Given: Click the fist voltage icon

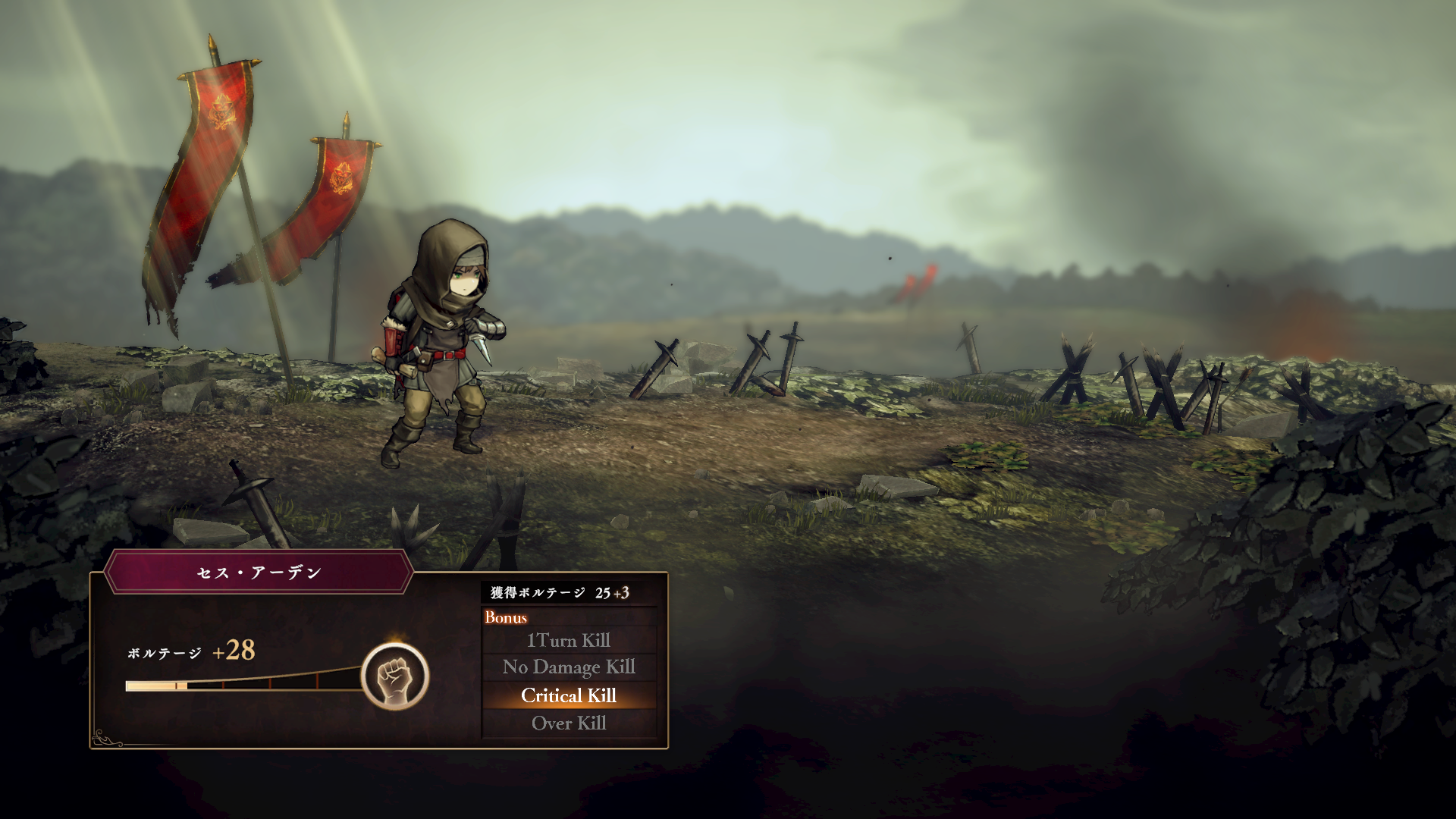Looking at the screenshot, I should point(394,676).
